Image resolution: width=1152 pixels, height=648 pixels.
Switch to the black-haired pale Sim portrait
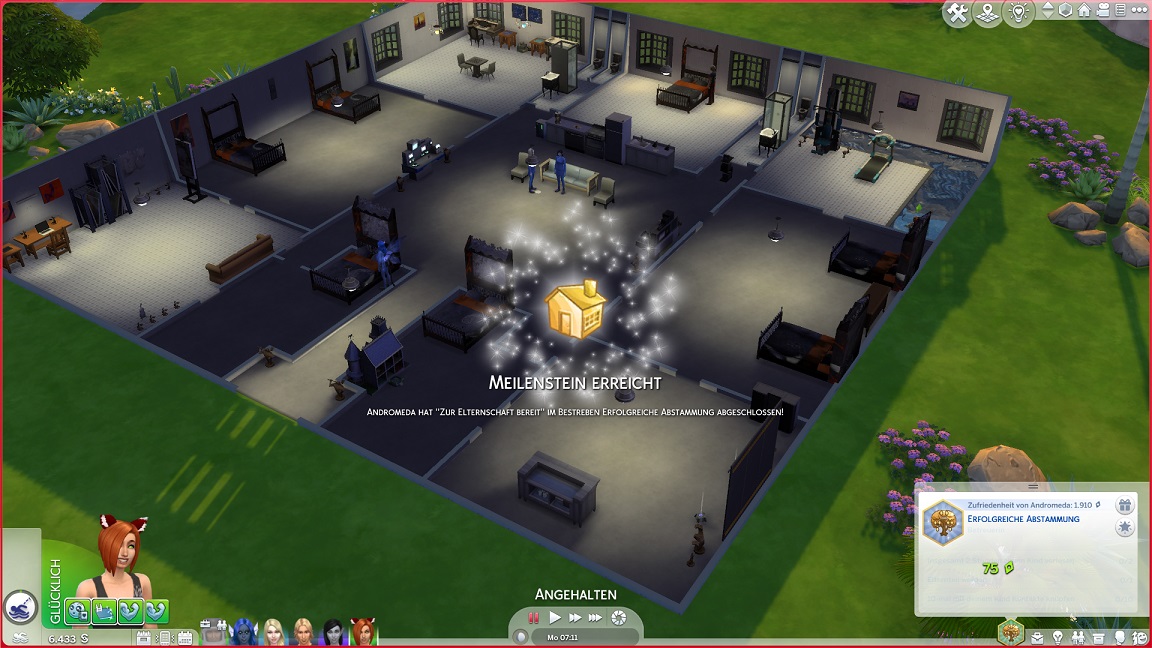[333, 632]
